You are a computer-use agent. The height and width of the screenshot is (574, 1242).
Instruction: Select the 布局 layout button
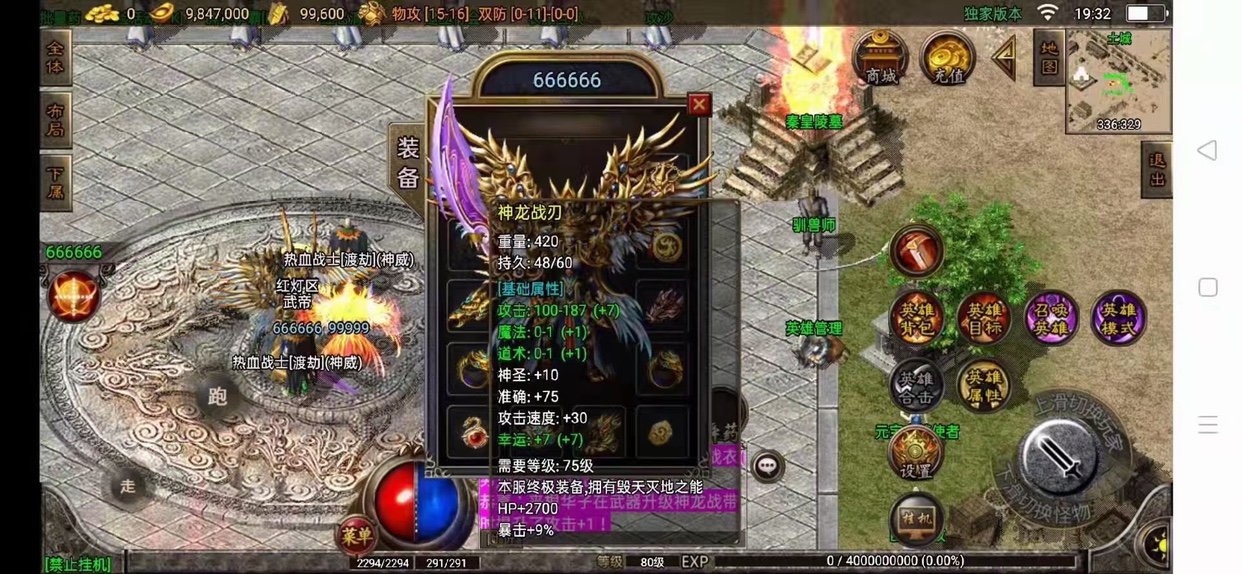pyautogui.click(x=56, y=120)
